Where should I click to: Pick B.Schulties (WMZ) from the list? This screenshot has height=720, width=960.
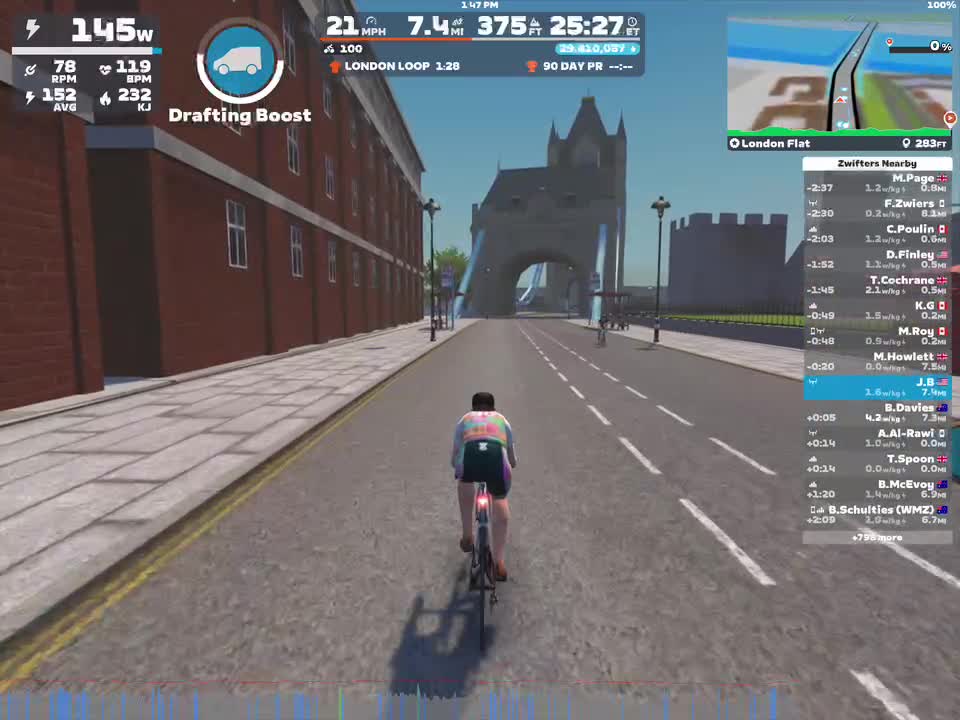877,514
